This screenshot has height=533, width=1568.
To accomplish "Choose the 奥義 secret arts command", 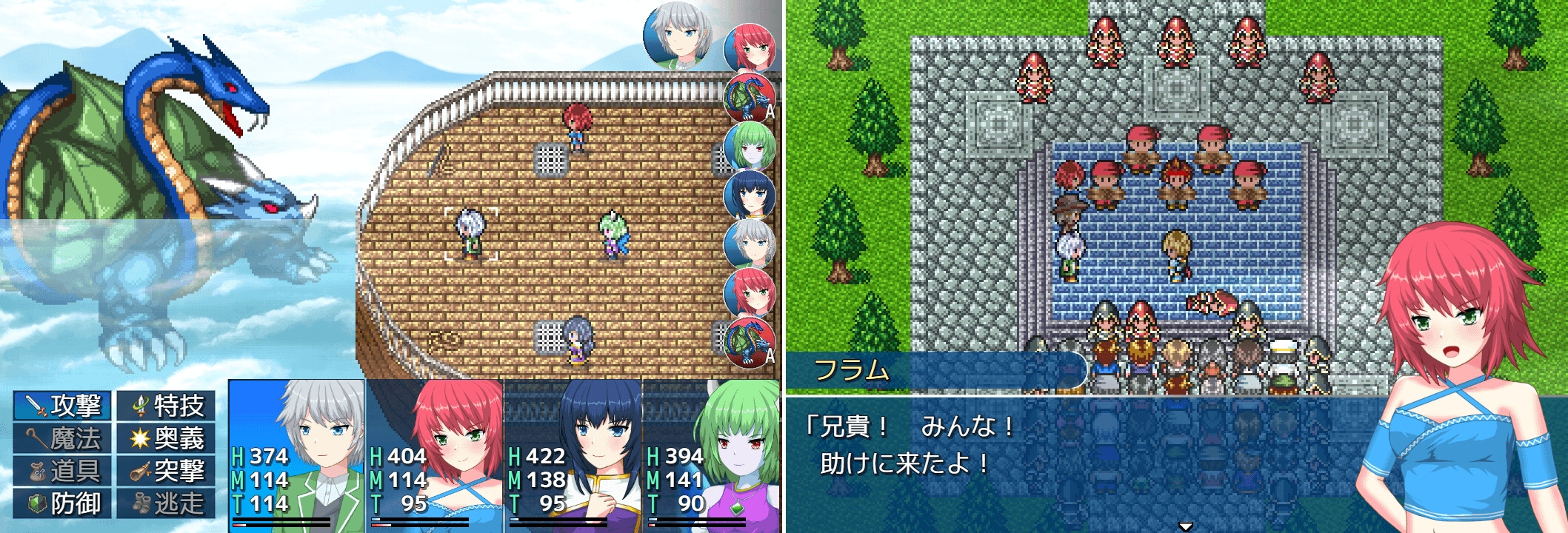I will (x=167, y=438).
